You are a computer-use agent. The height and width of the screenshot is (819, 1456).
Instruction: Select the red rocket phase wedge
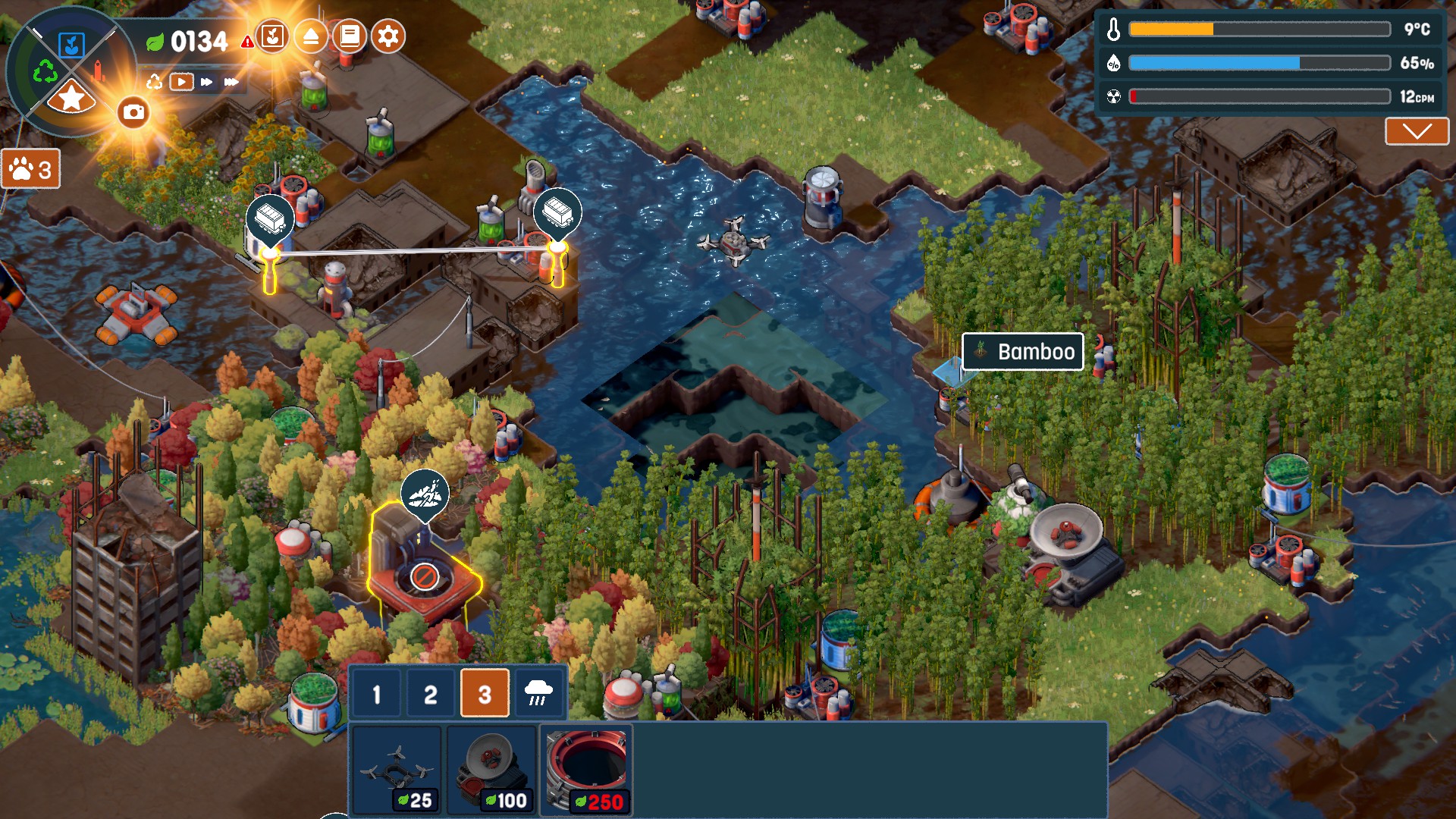click(x=98, y=72)
